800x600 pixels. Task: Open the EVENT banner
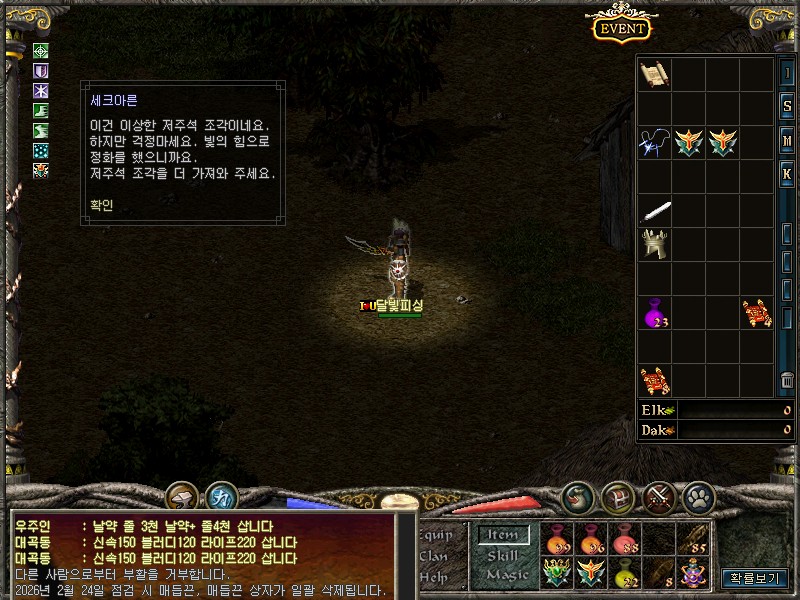point(621,28)
